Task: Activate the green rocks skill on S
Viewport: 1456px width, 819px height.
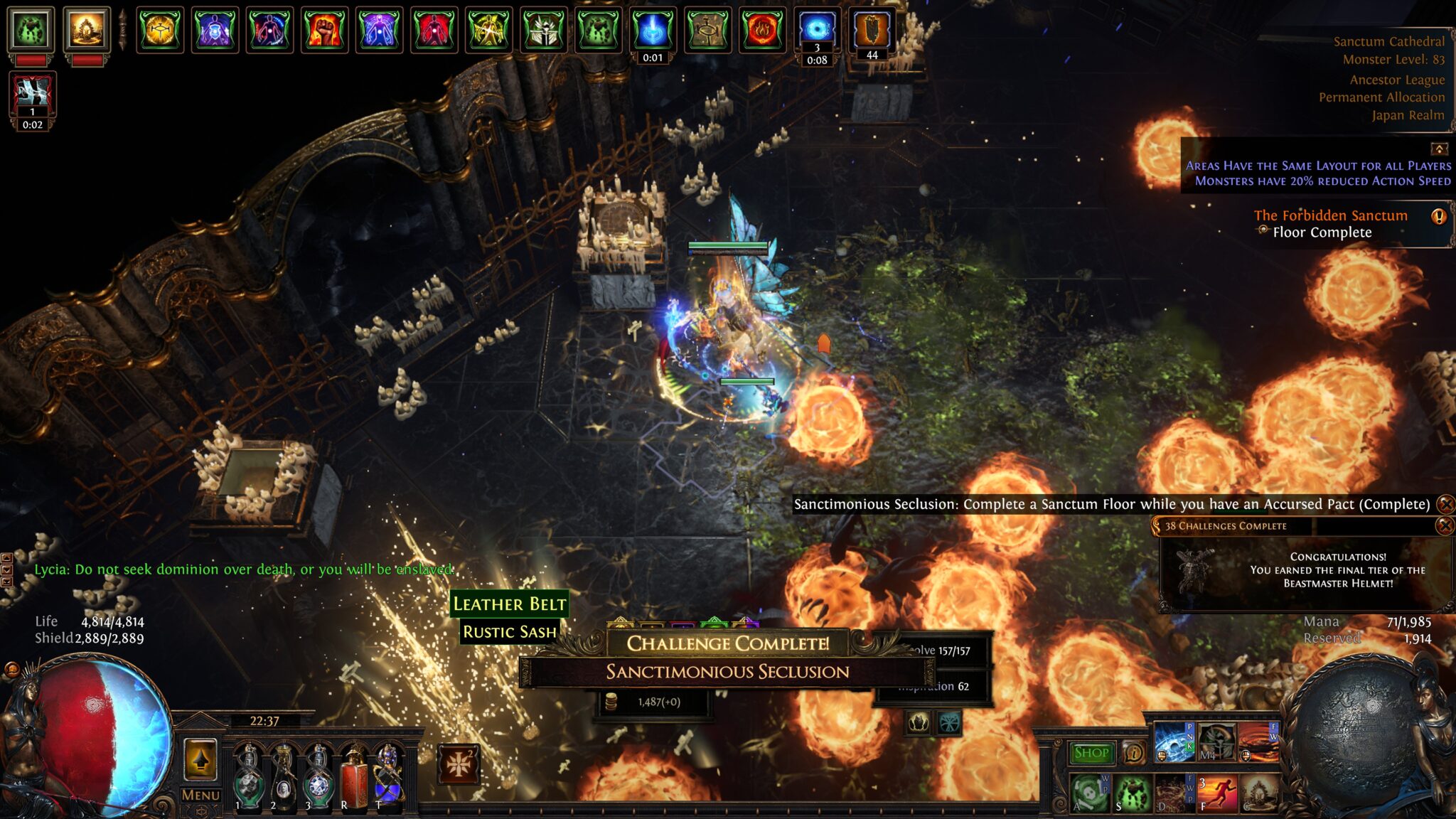Action: click(x=1133, y=793)
